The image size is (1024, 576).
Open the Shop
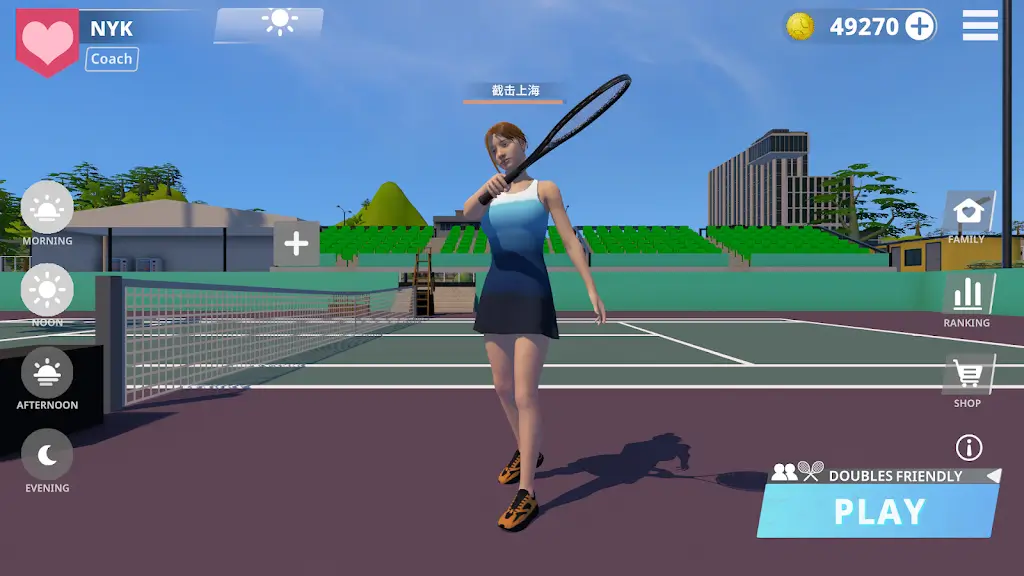pos(967,380)
